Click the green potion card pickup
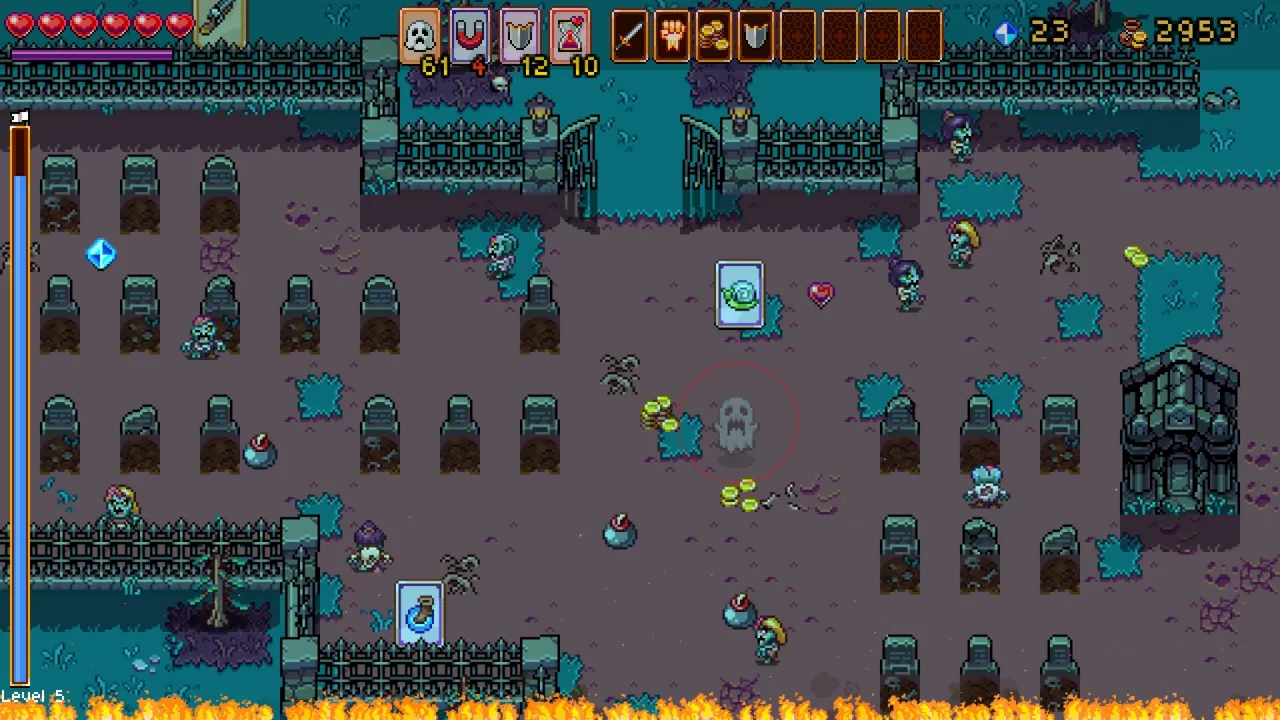 tap(740, 294)
